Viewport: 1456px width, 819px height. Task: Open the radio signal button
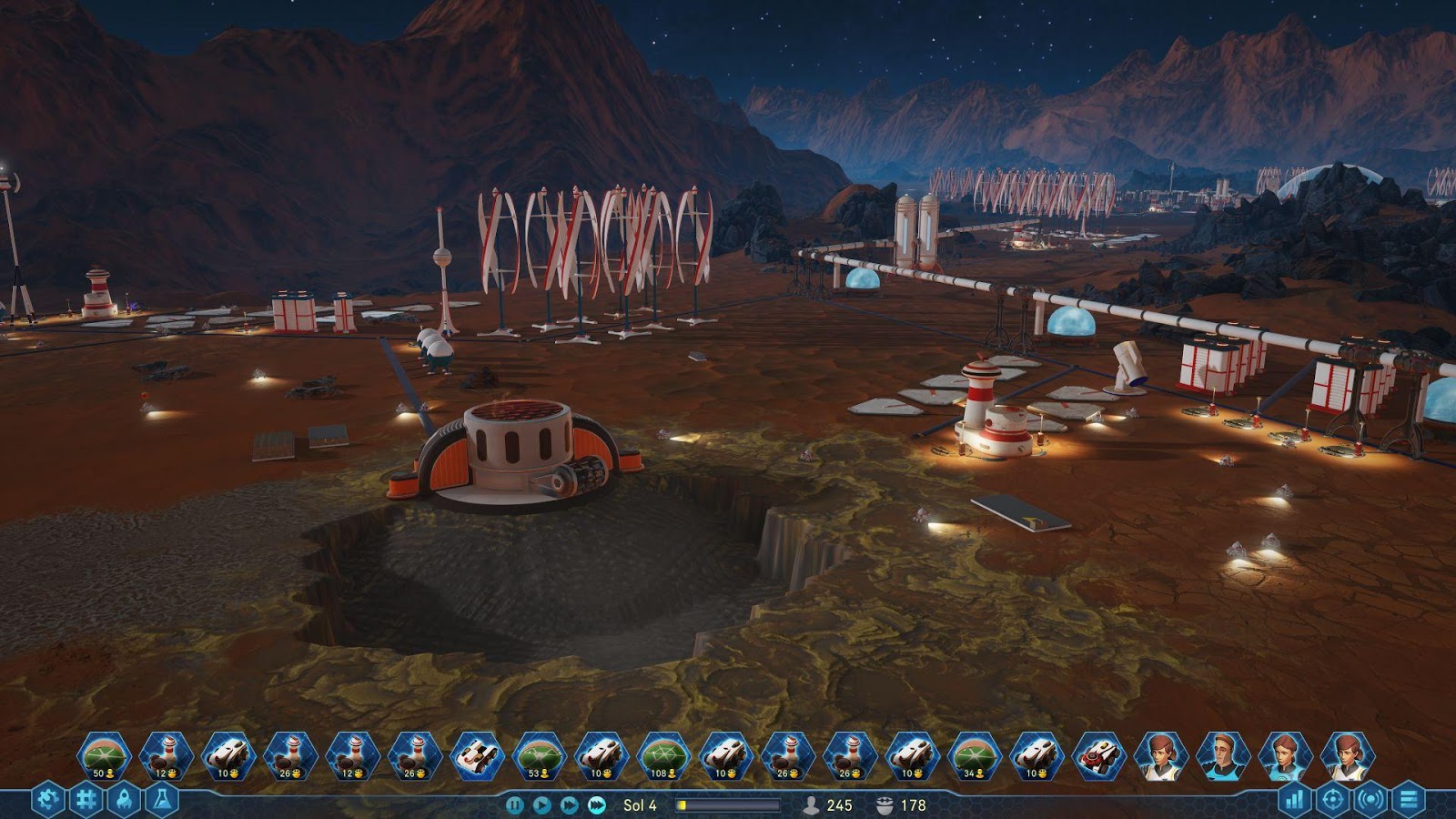(x=1370, y=801)
